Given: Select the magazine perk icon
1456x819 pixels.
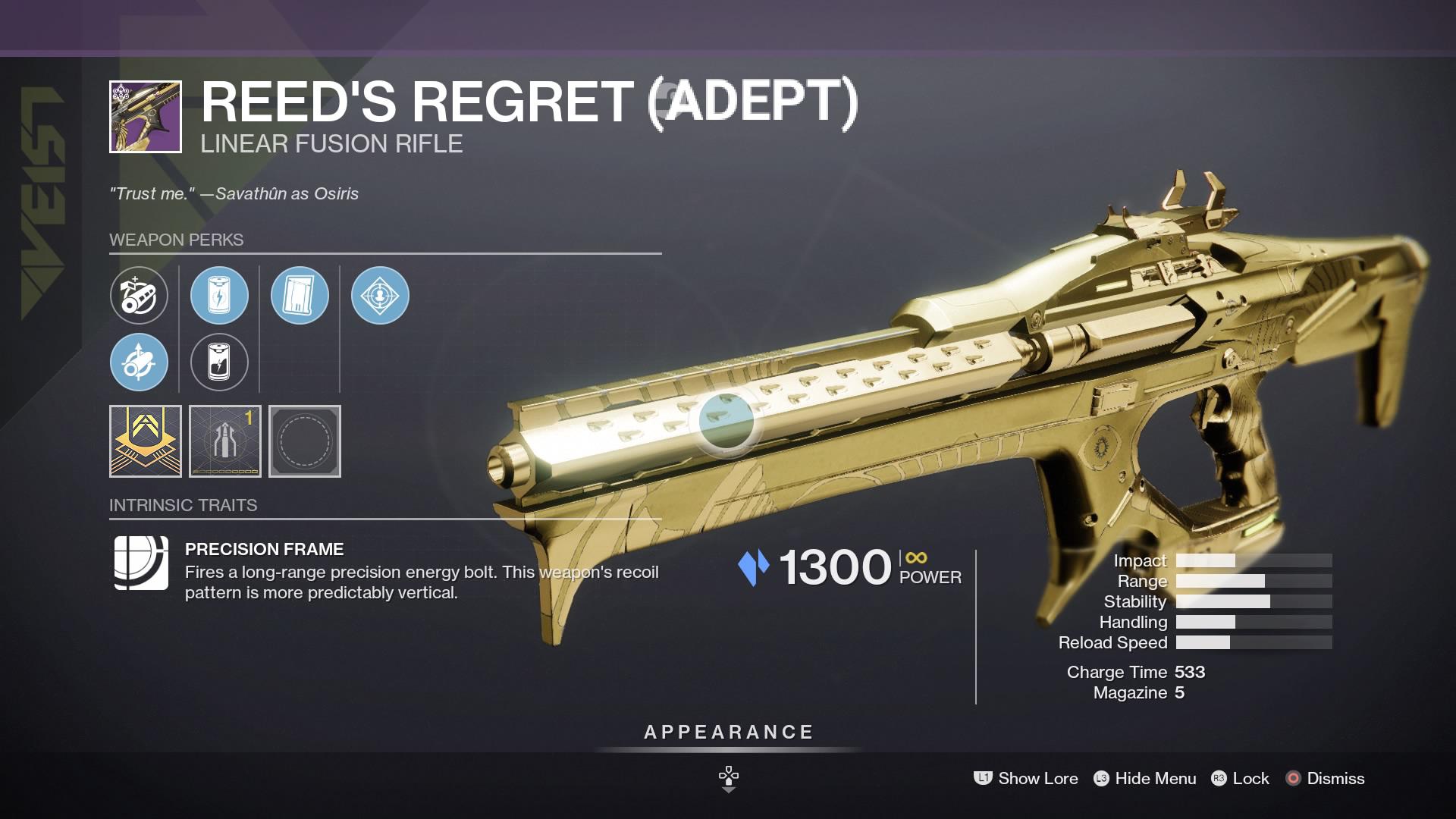Looking at the screenshot, I should [x=300, y=297].
